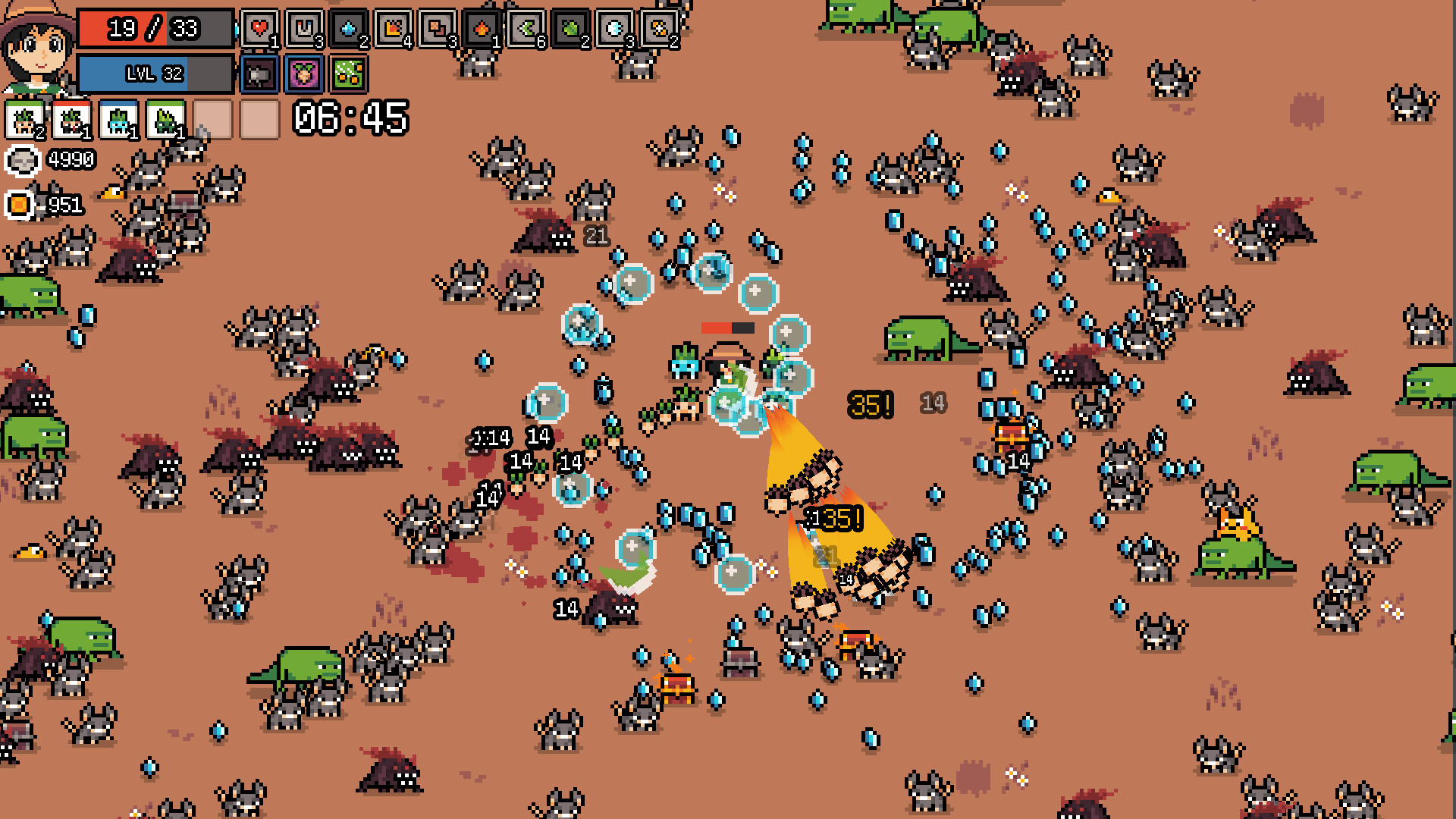The width and height of the screenshot is (1456, 819).
Task: Click the white snowball ability icon
Action: [x=614, y=29]
